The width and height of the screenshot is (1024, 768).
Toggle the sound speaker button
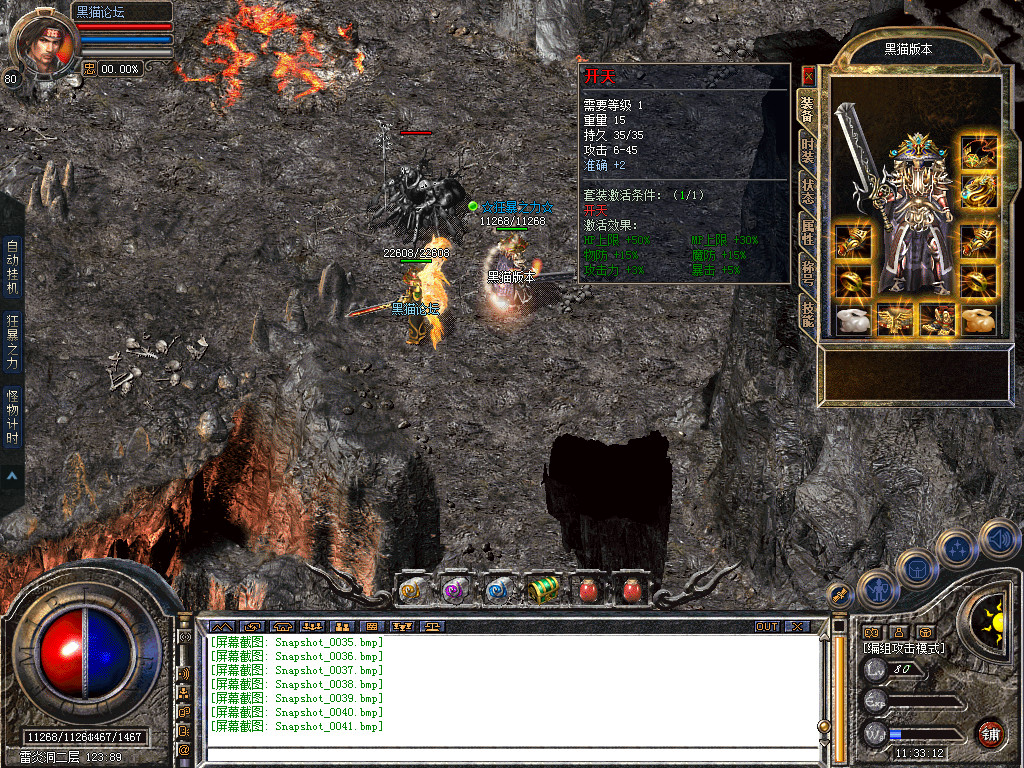coord(998,540)
